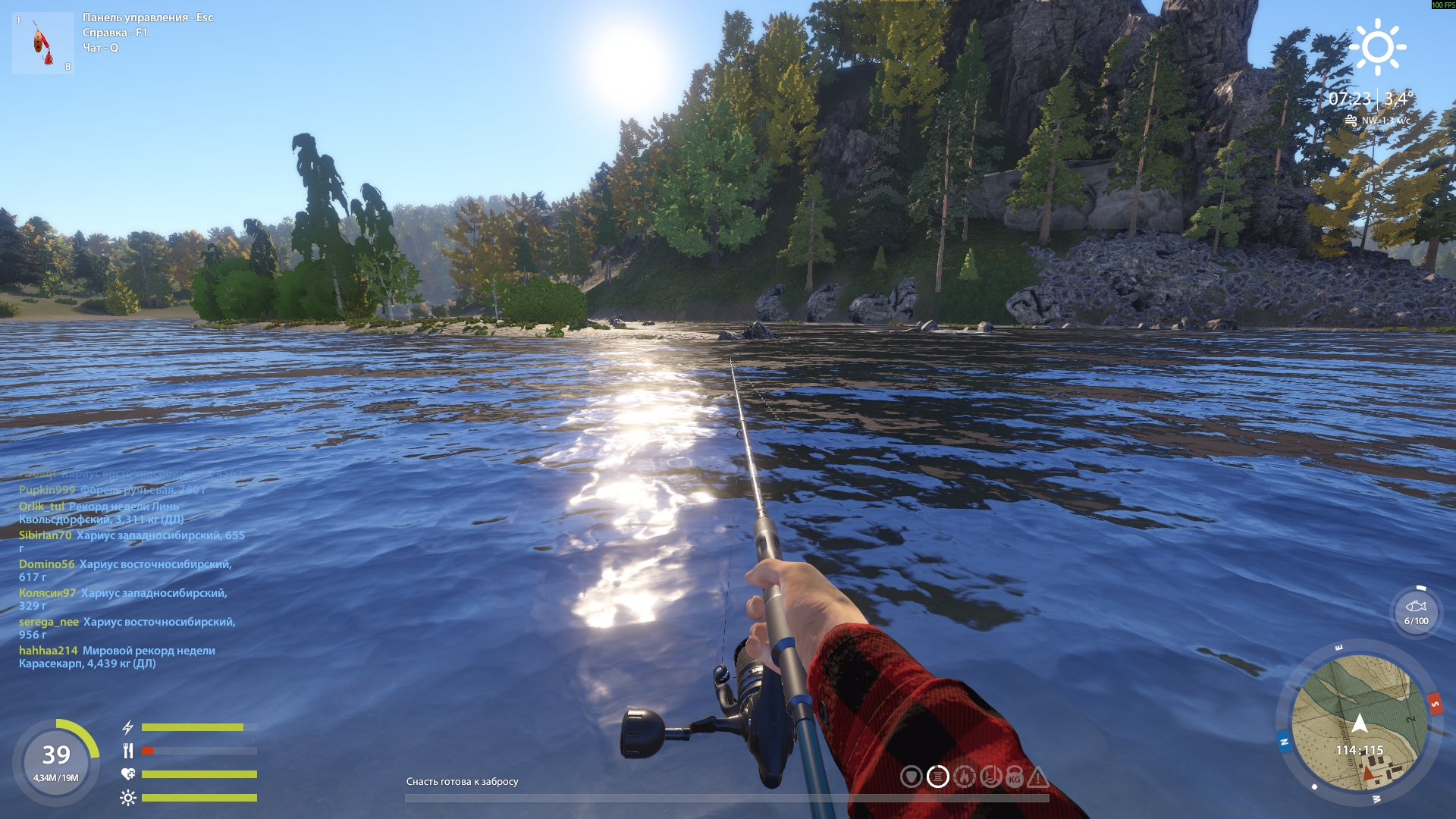The width and height of the screenshot is (1456, 819).
Task: Open the circular minimap
Action: (1359, 723)
